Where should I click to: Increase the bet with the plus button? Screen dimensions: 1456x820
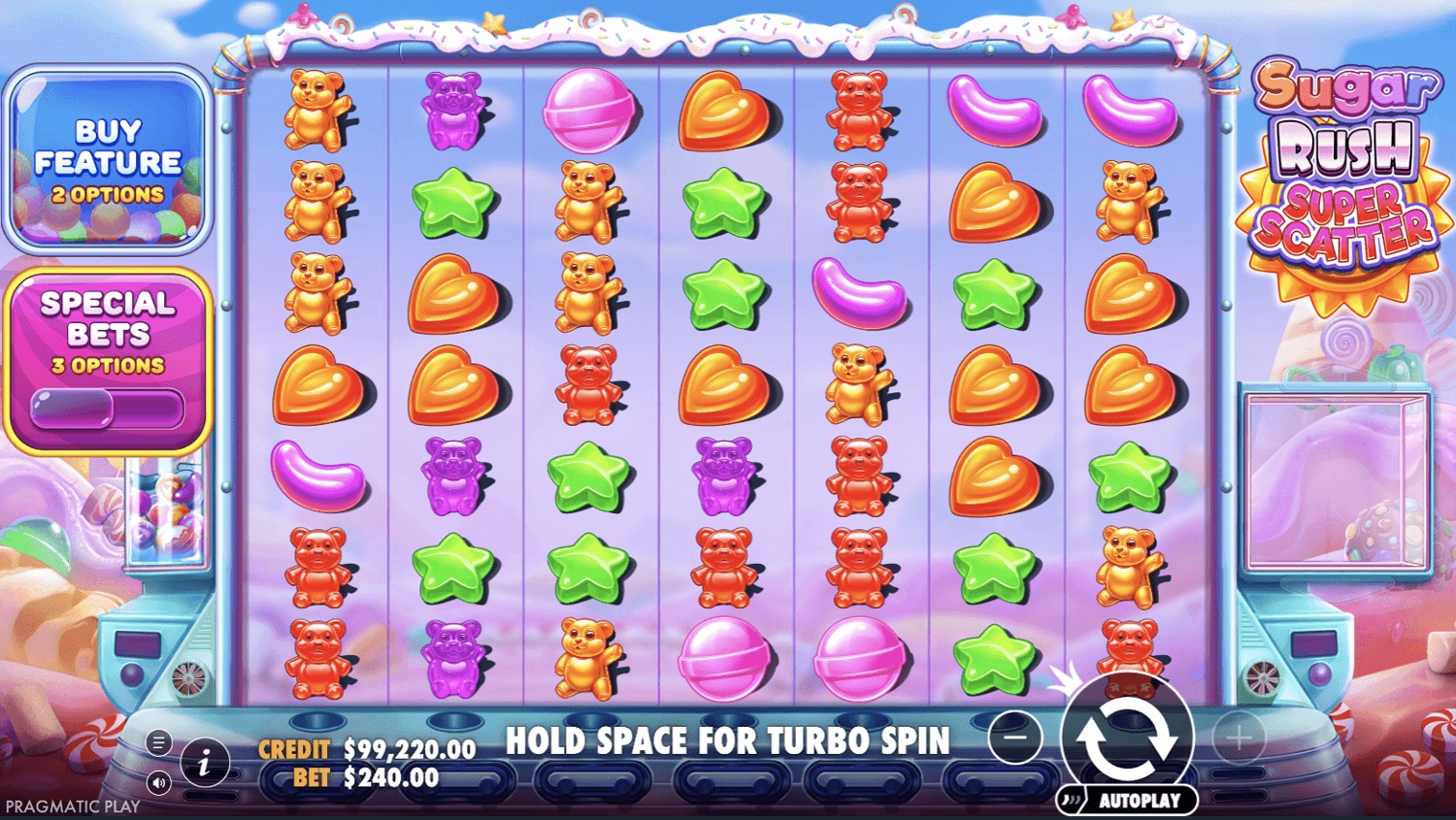click(1238, 738)
